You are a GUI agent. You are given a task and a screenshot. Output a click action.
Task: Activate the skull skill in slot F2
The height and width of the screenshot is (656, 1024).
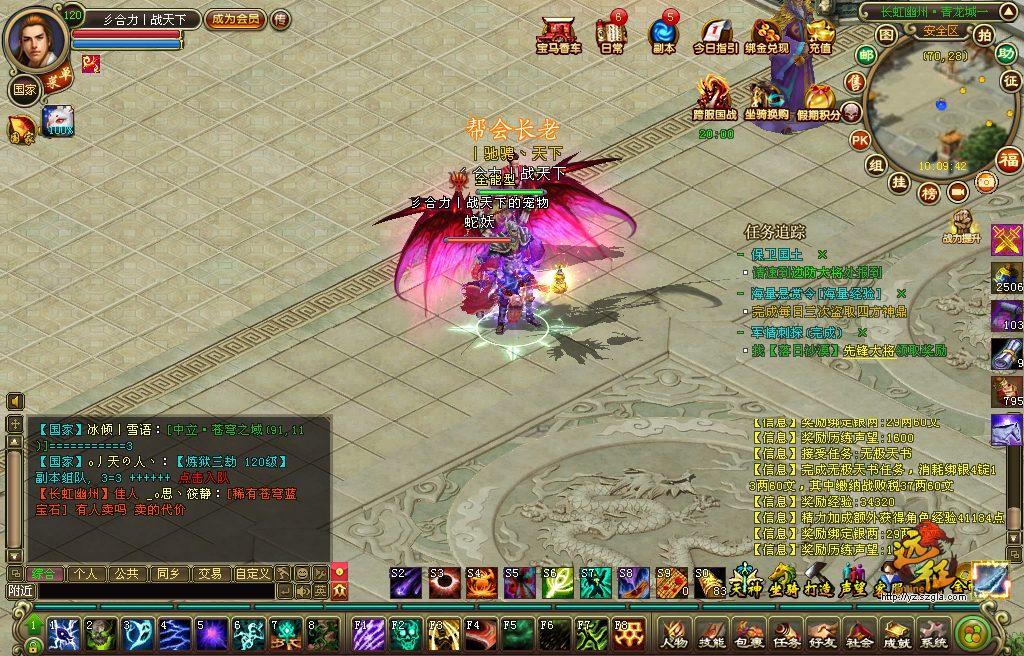(404, 632)
